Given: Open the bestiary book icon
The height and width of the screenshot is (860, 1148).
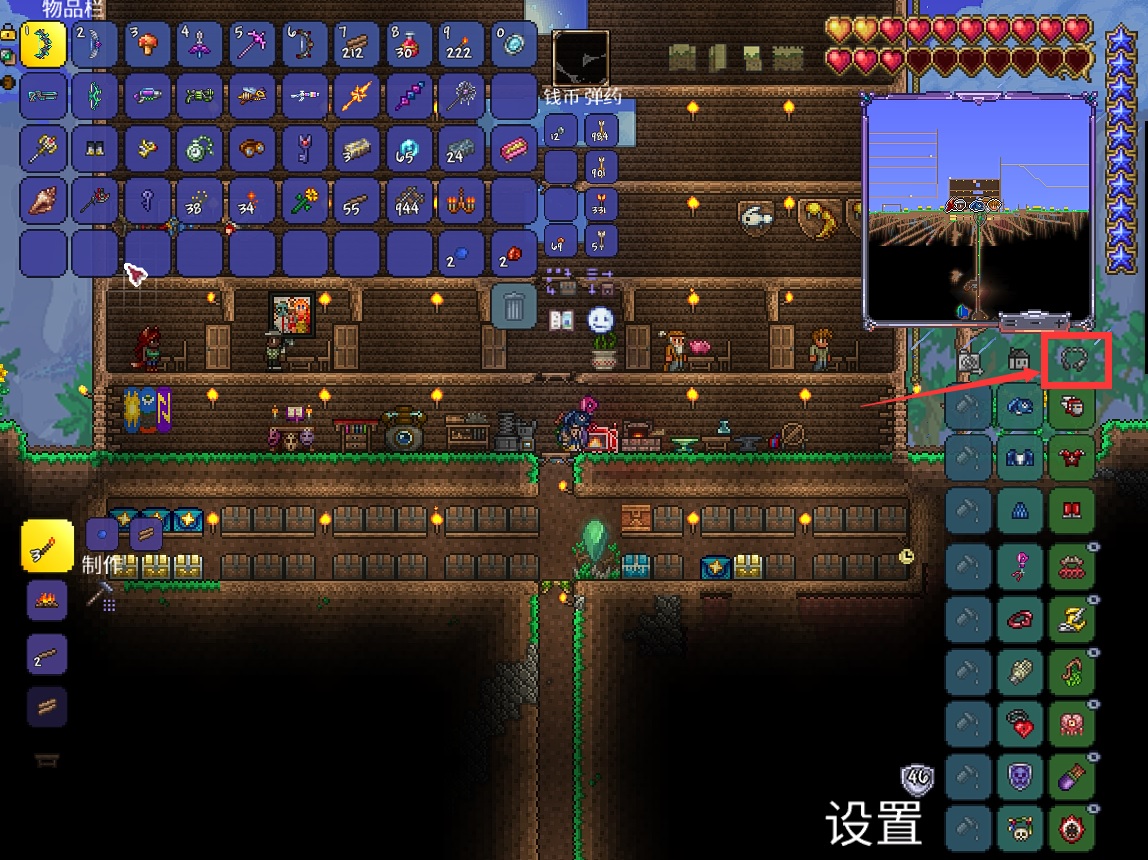Looking at the screenshot, I should click(x=562, y=320).
